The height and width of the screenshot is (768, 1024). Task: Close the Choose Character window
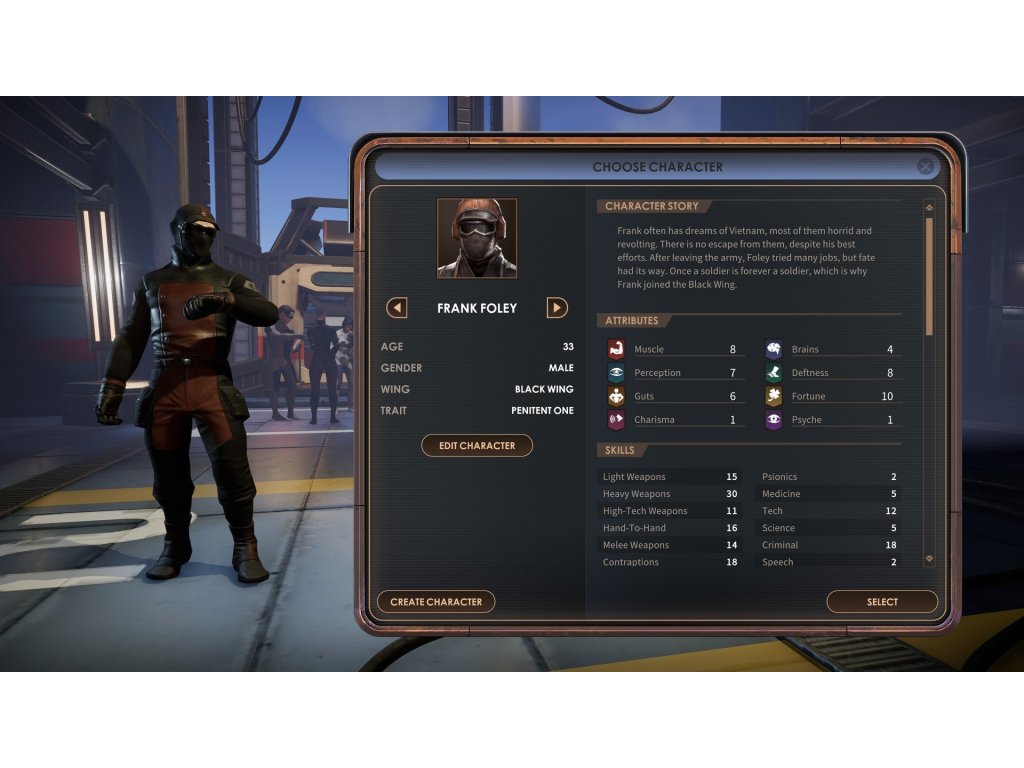point(926,167)
